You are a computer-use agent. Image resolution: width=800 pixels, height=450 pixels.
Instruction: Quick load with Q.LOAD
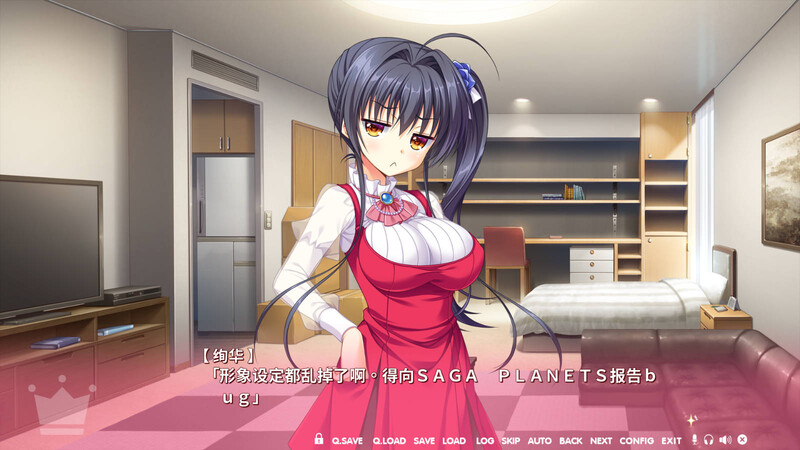point(389,440)
